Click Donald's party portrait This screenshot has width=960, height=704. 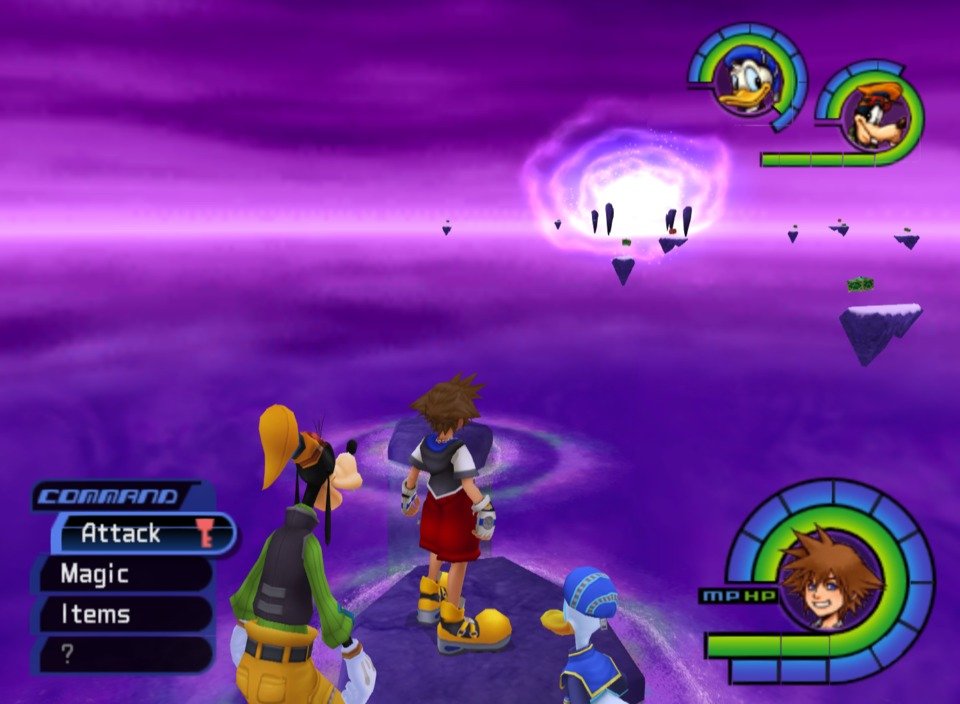(x=747, y=82)
